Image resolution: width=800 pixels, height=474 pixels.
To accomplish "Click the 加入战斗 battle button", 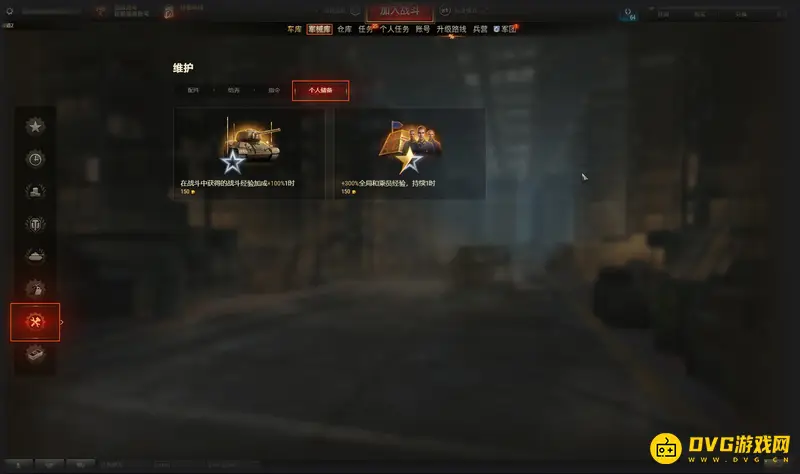I will 399,11.
